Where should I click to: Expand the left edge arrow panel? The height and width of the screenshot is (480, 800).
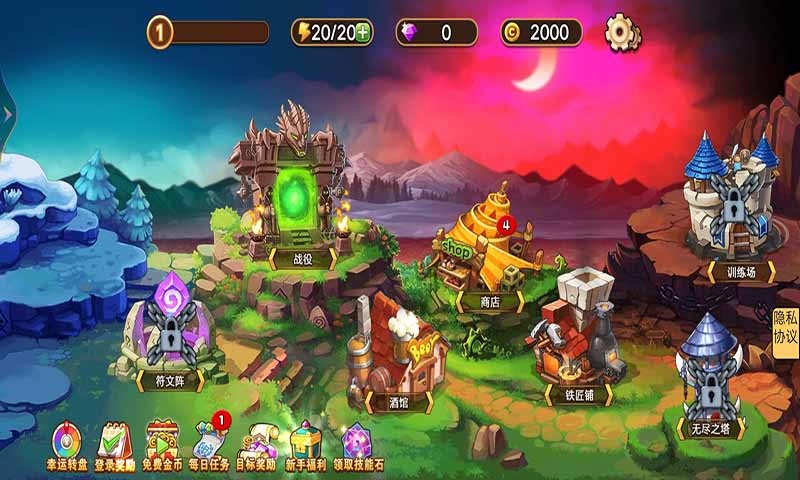(x=7, y=114)
